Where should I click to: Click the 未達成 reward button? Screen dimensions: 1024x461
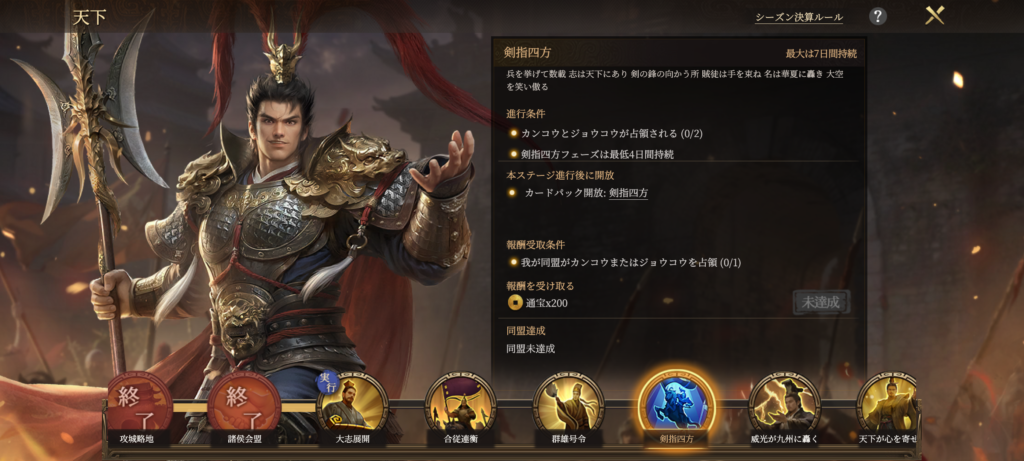tap(821, 302)
